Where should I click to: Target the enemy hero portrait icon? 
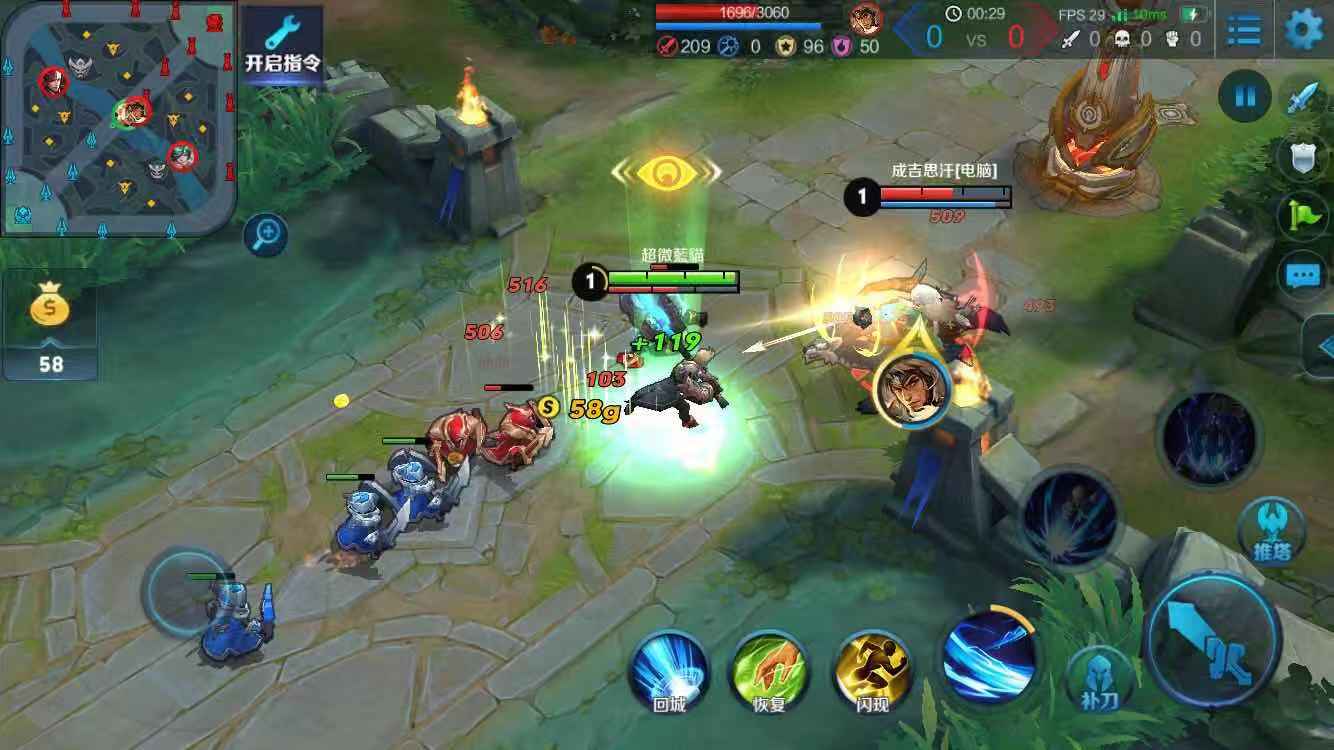click(911, 390)
